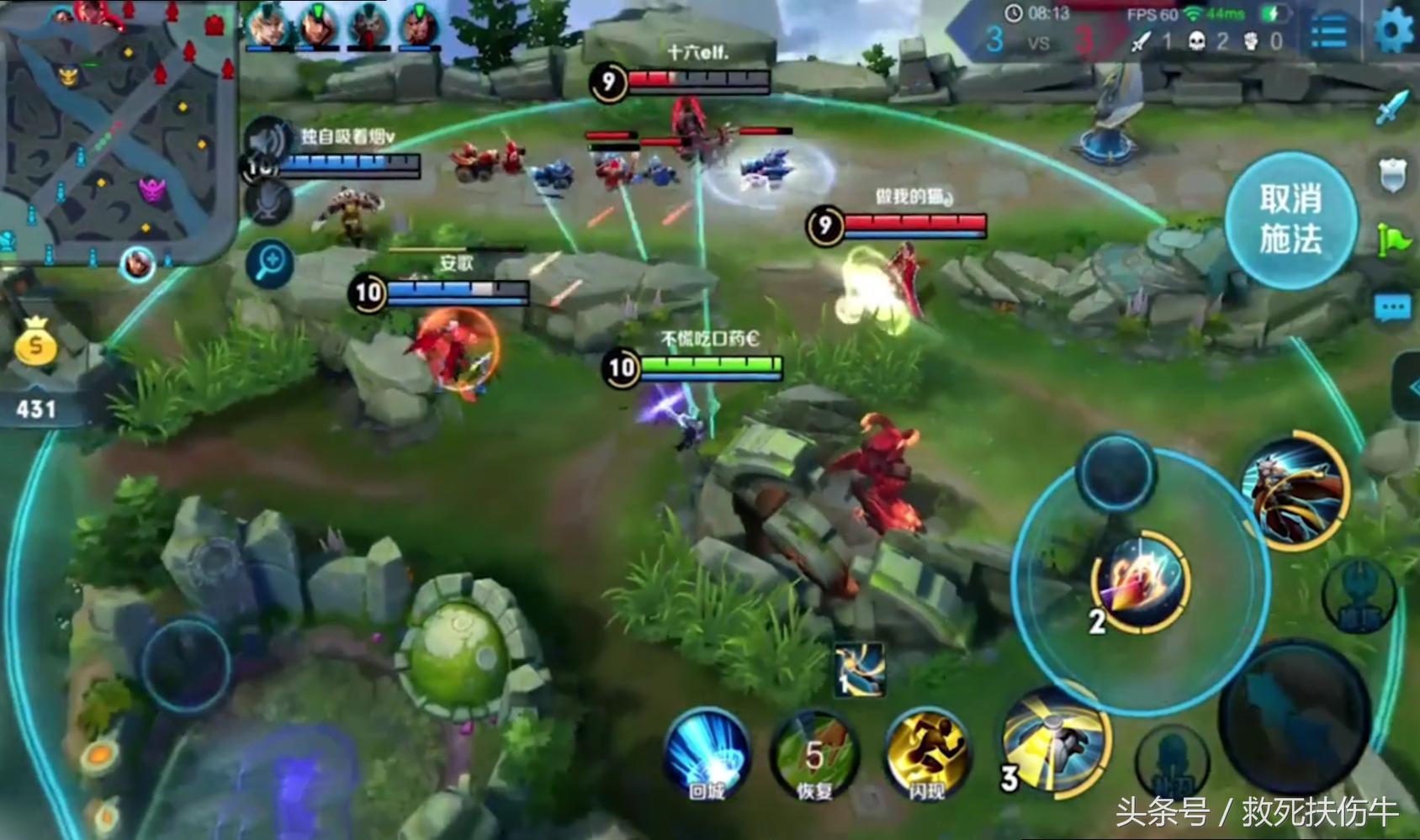
Task: Tap the 取消施法 cancel cast button
Action: coord(1290,220)
